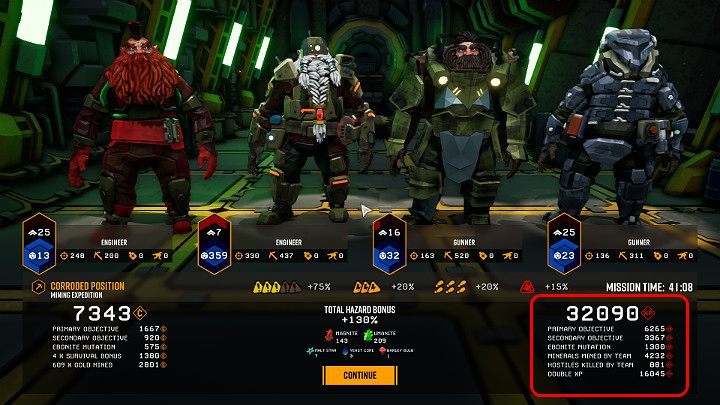Click the orange Continue button

click(360, 375)
